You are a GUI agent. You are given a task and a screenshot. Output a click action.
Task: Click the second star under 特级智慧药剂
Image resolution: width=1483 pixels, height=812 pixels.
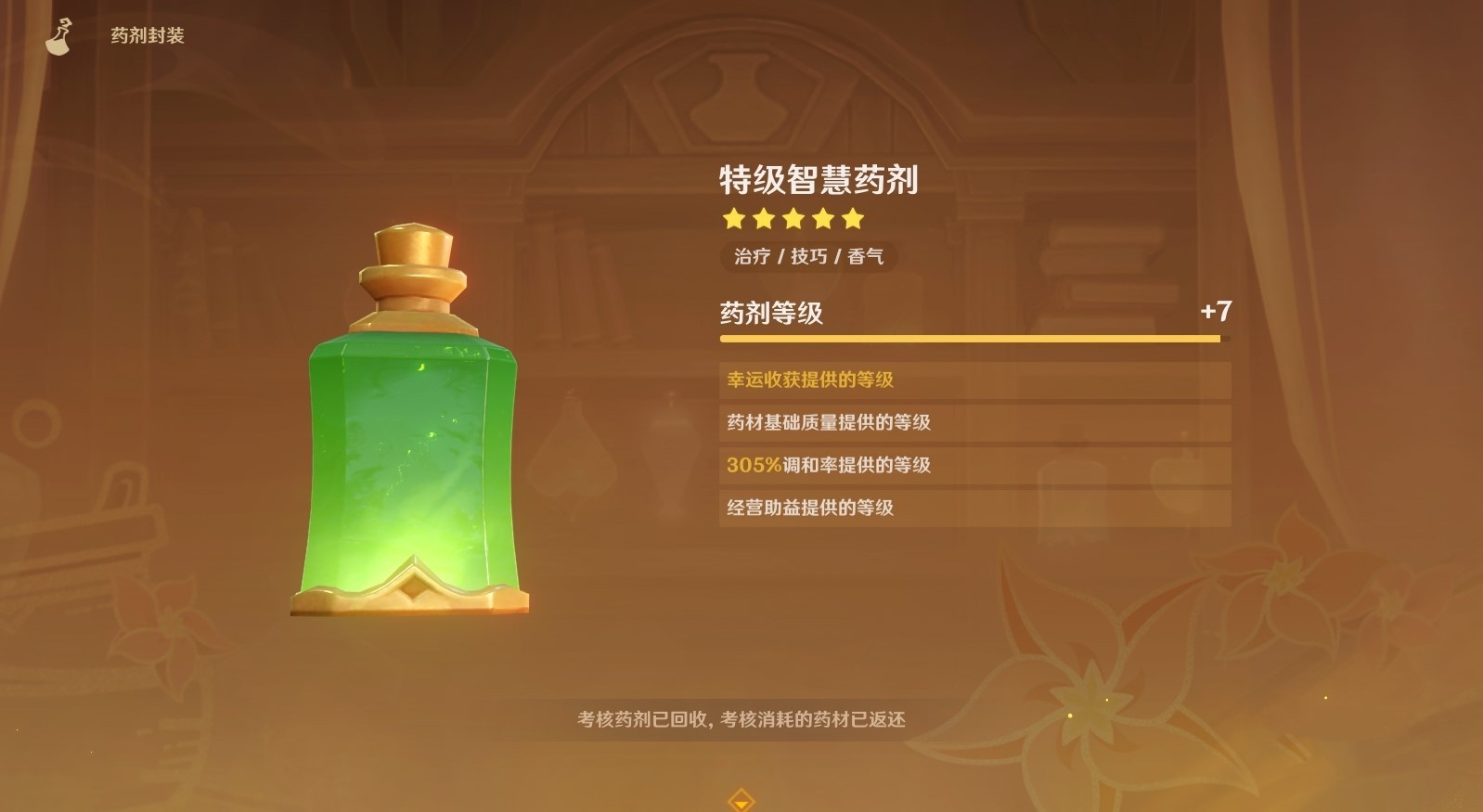763,220
